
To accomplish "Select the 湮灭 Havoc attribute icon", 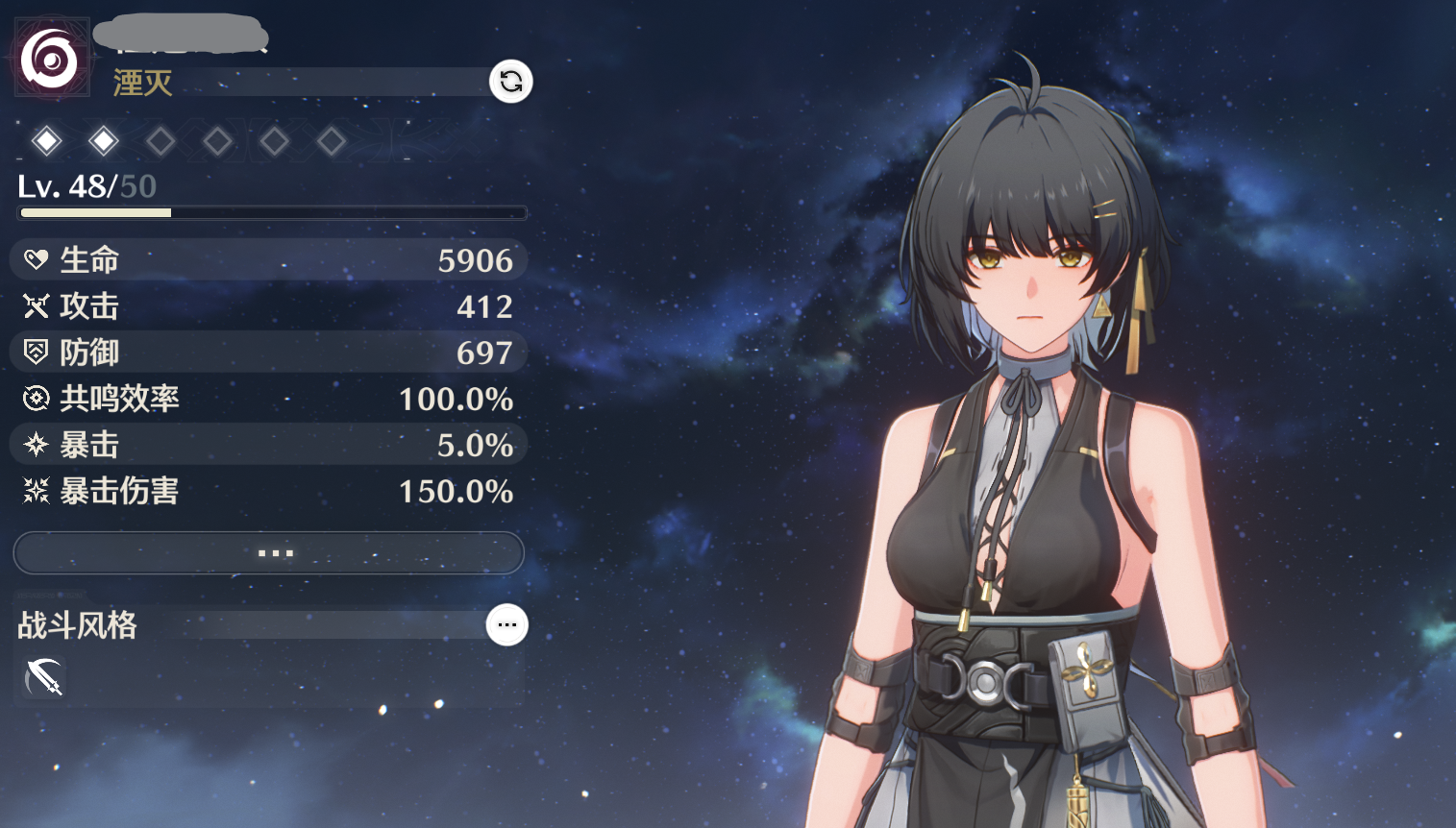I will 50,60.
